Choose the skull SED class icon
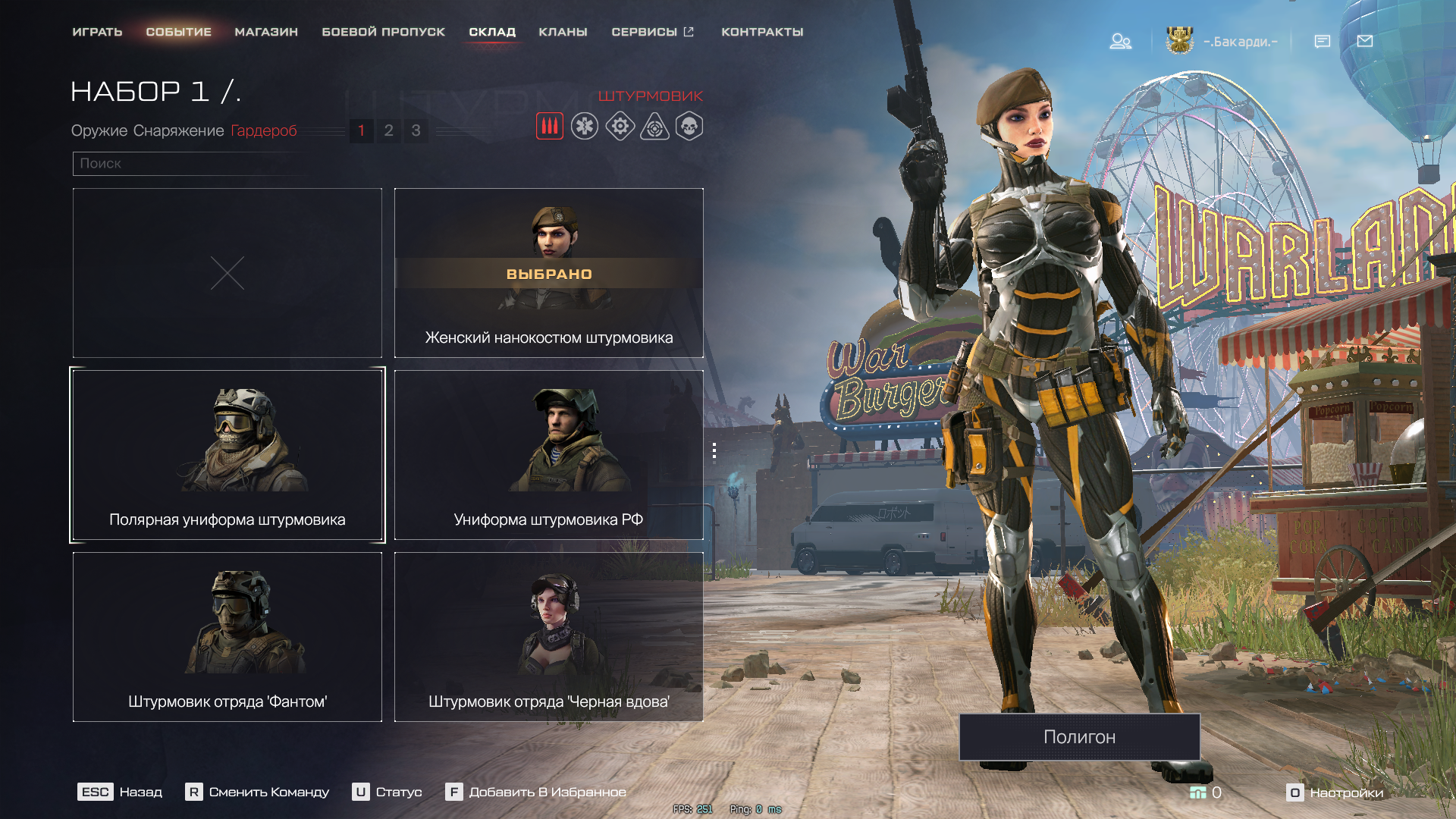The image size is (1456, 819). coord(689,126)
